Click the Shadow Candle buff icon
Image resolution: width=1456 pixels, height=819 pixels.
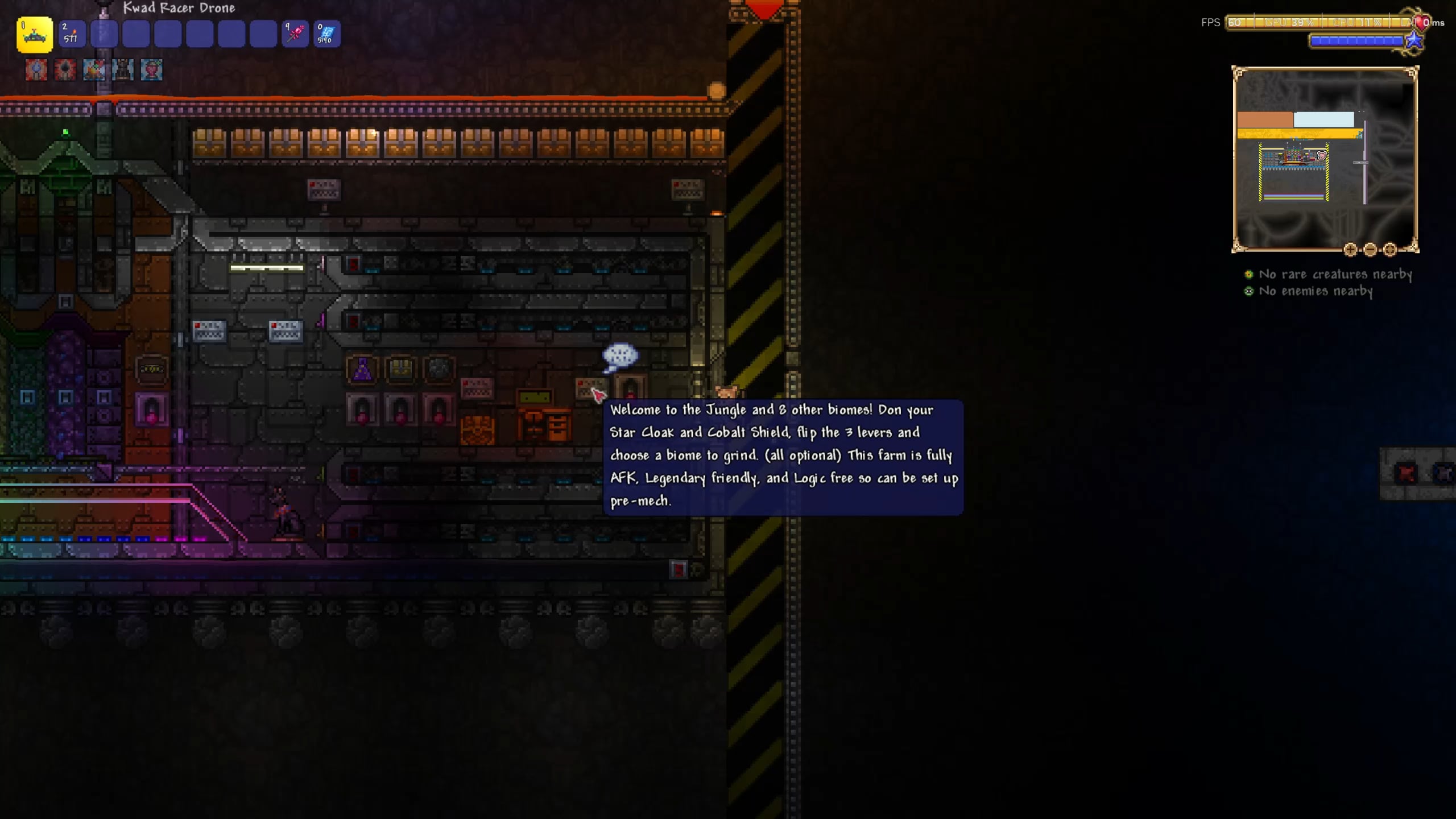coord(65,70)
